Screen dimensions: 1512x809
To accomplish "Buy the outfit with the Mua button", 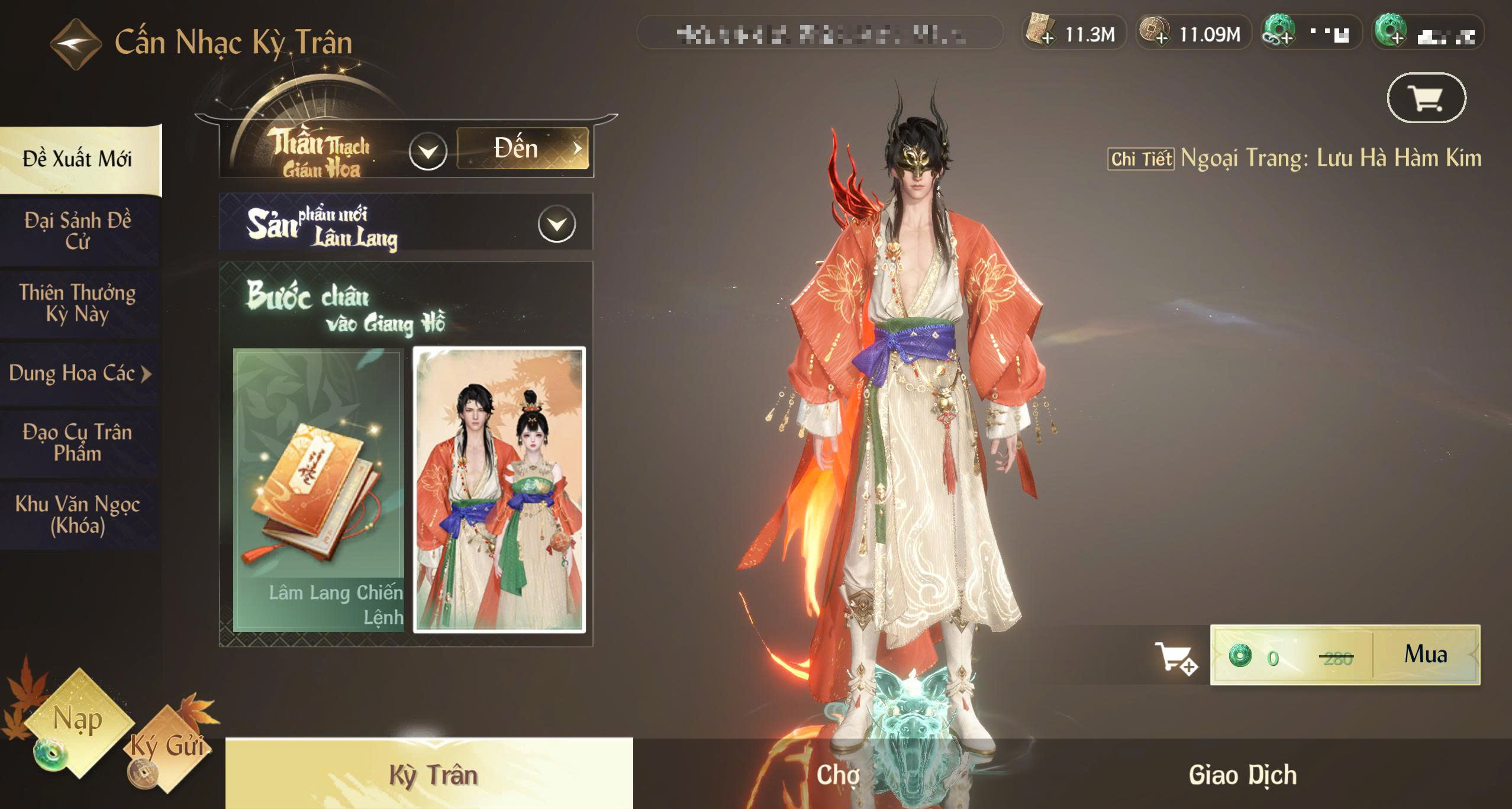I will pos(1426,655).
